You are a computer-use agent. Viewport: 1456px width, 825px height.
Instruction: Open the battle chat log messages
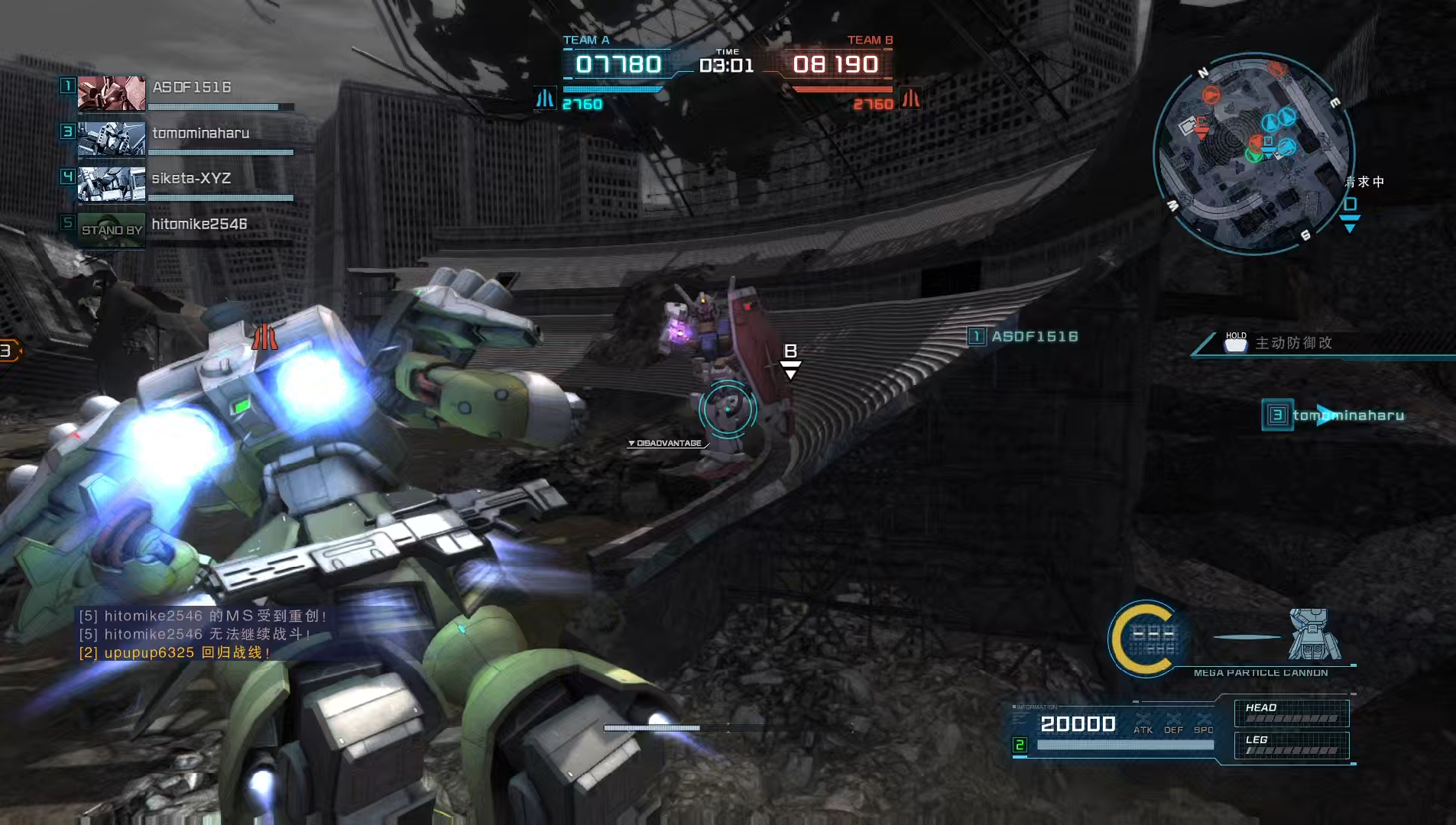point(203,634)
